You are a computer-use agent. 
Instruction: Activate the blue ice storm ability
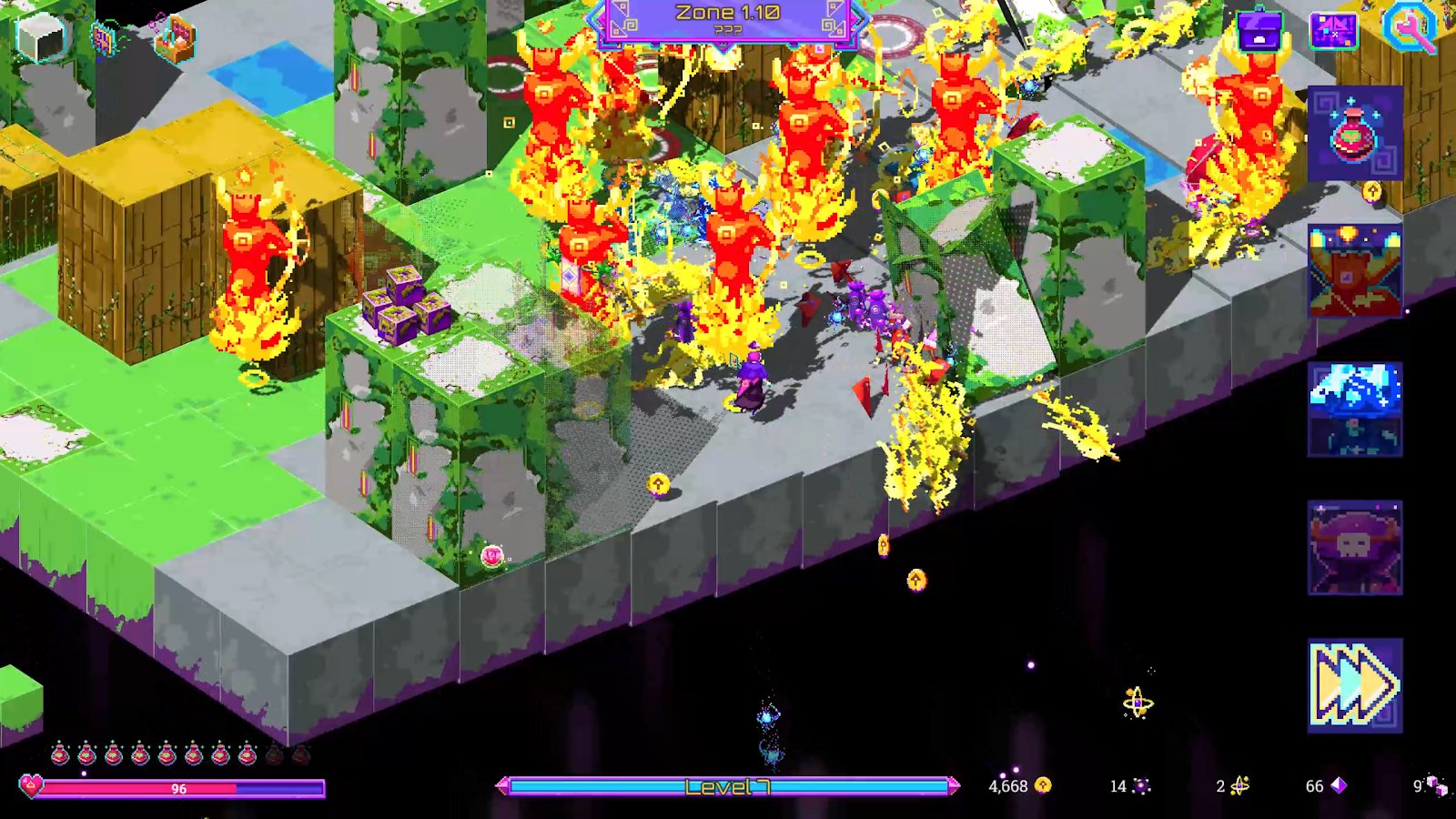(1354, 409)
